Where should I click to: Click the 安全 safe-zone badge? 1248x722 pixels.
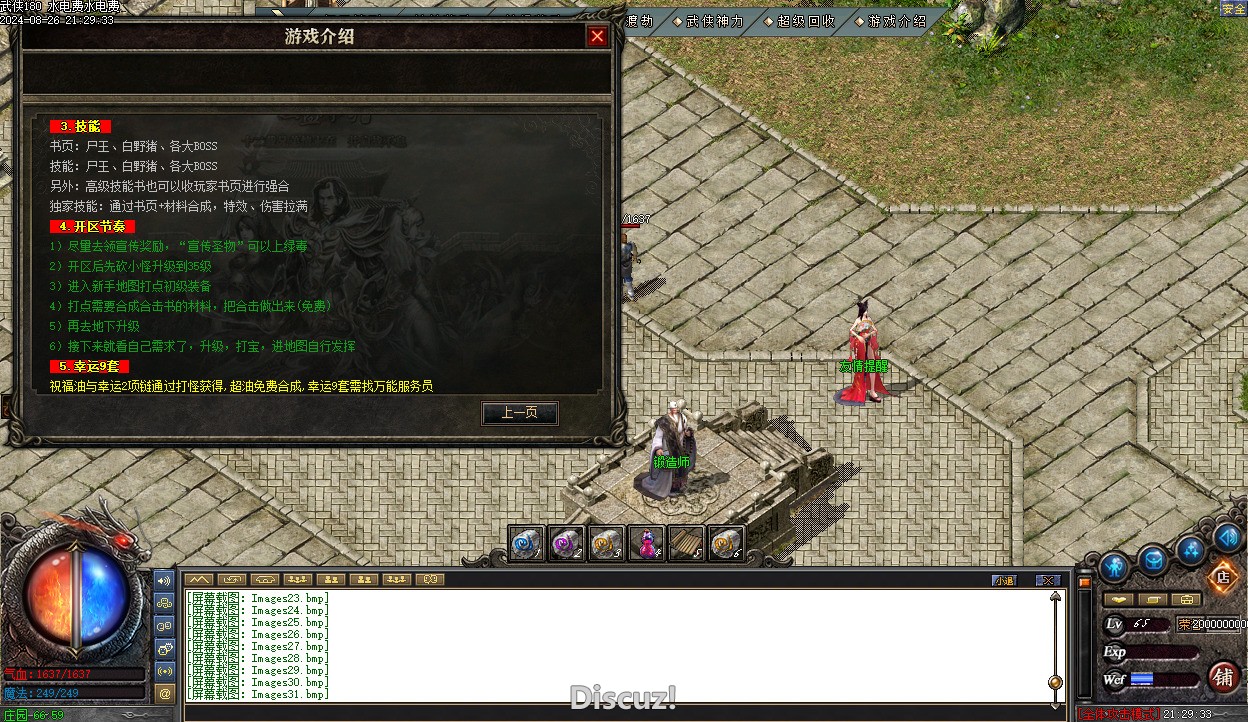1233,8
